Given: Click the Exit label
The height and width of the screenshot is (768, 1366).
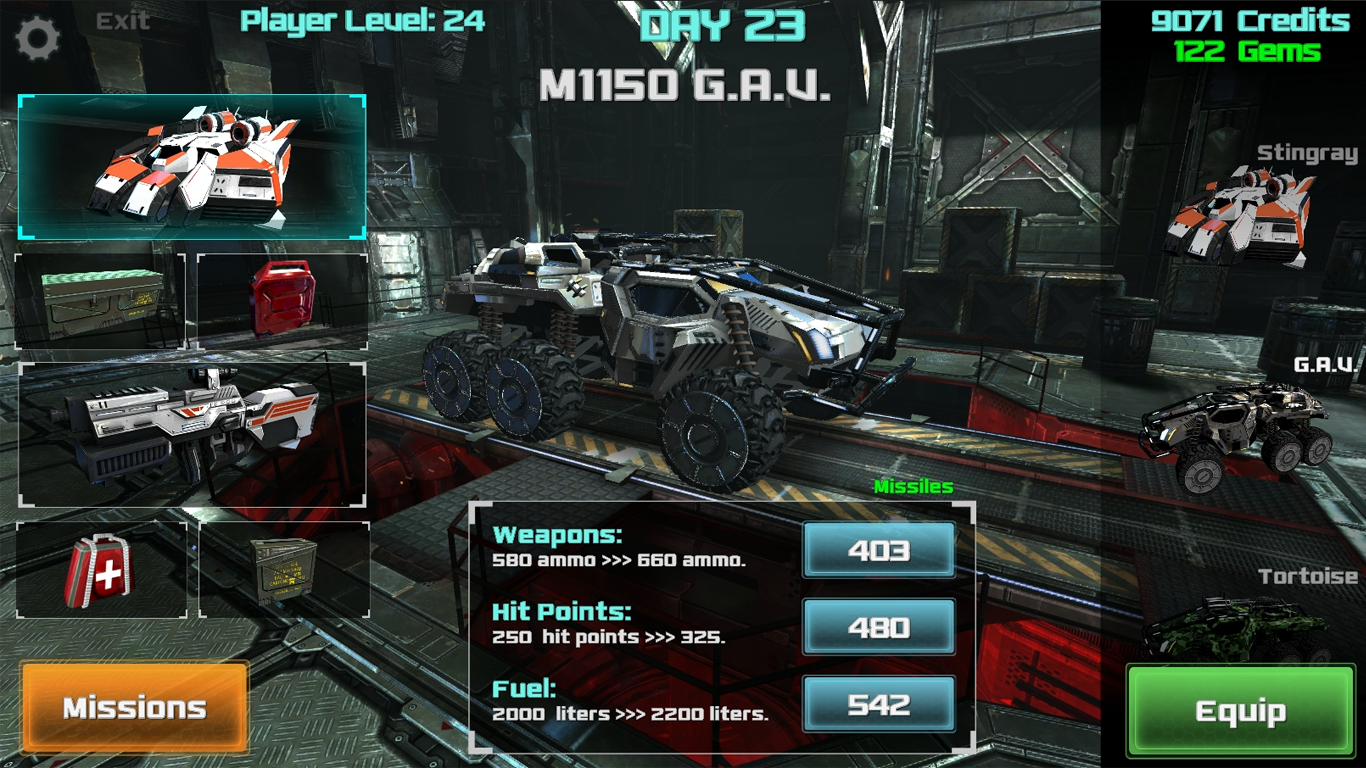Looking at the screenshot, I should pos(123,21).
